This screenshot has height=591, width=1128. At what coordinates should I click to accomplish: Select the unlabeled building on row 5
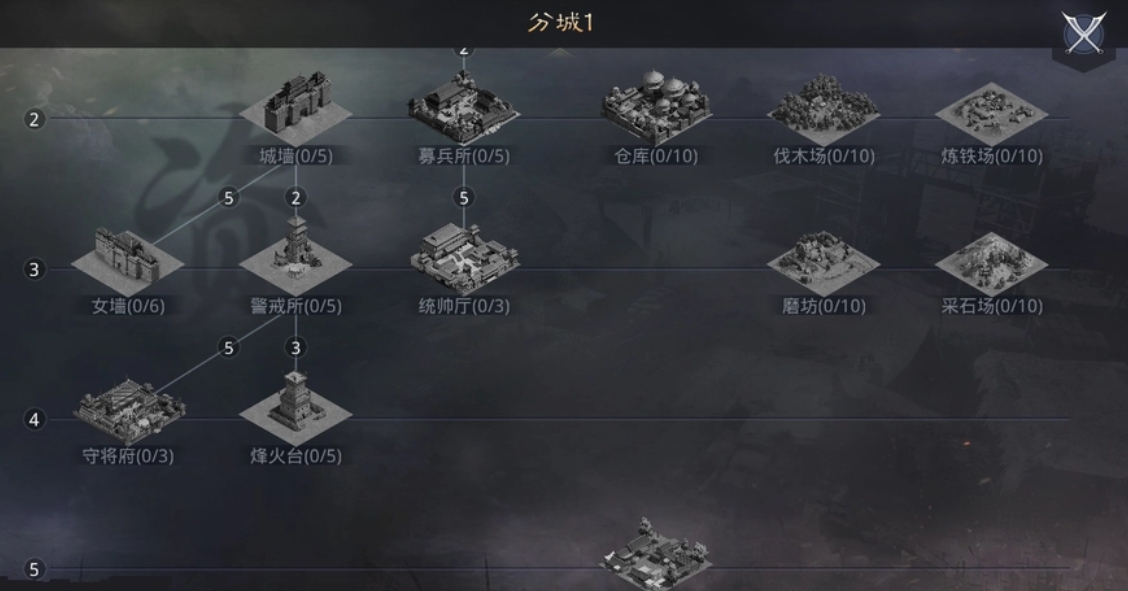click(655, 552)
